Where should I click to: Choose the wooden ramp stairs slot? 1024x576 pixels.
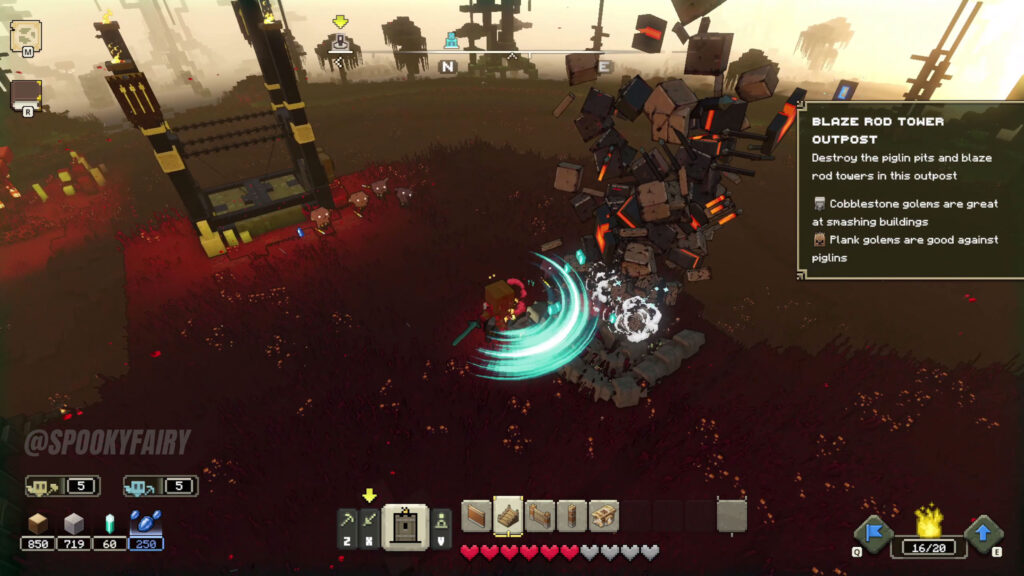point(508,516)
